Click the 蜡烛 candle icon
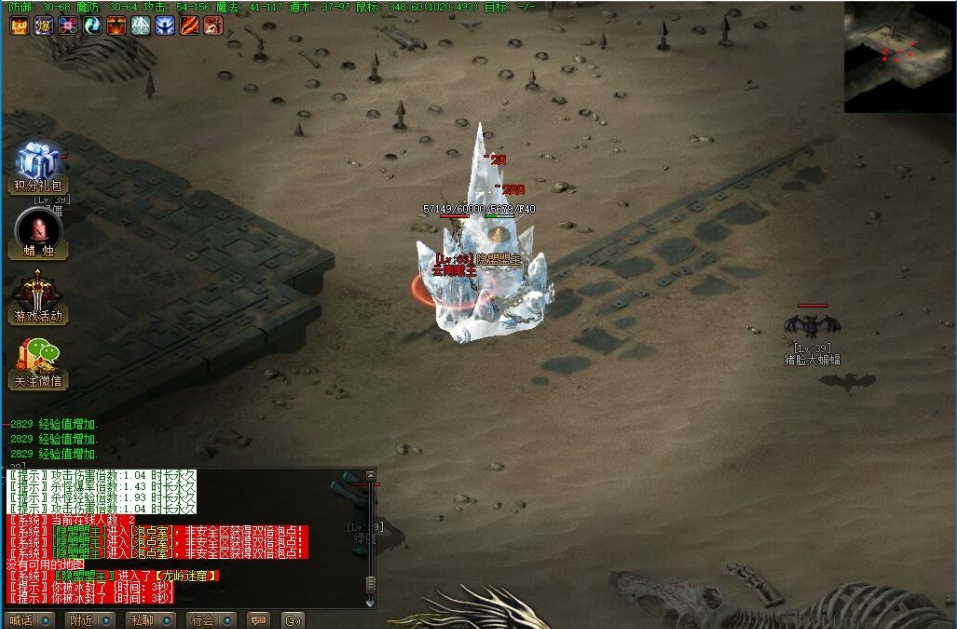The height and width of the screenshot is (629, 957). pyautogui.click(x=38, y=232)
